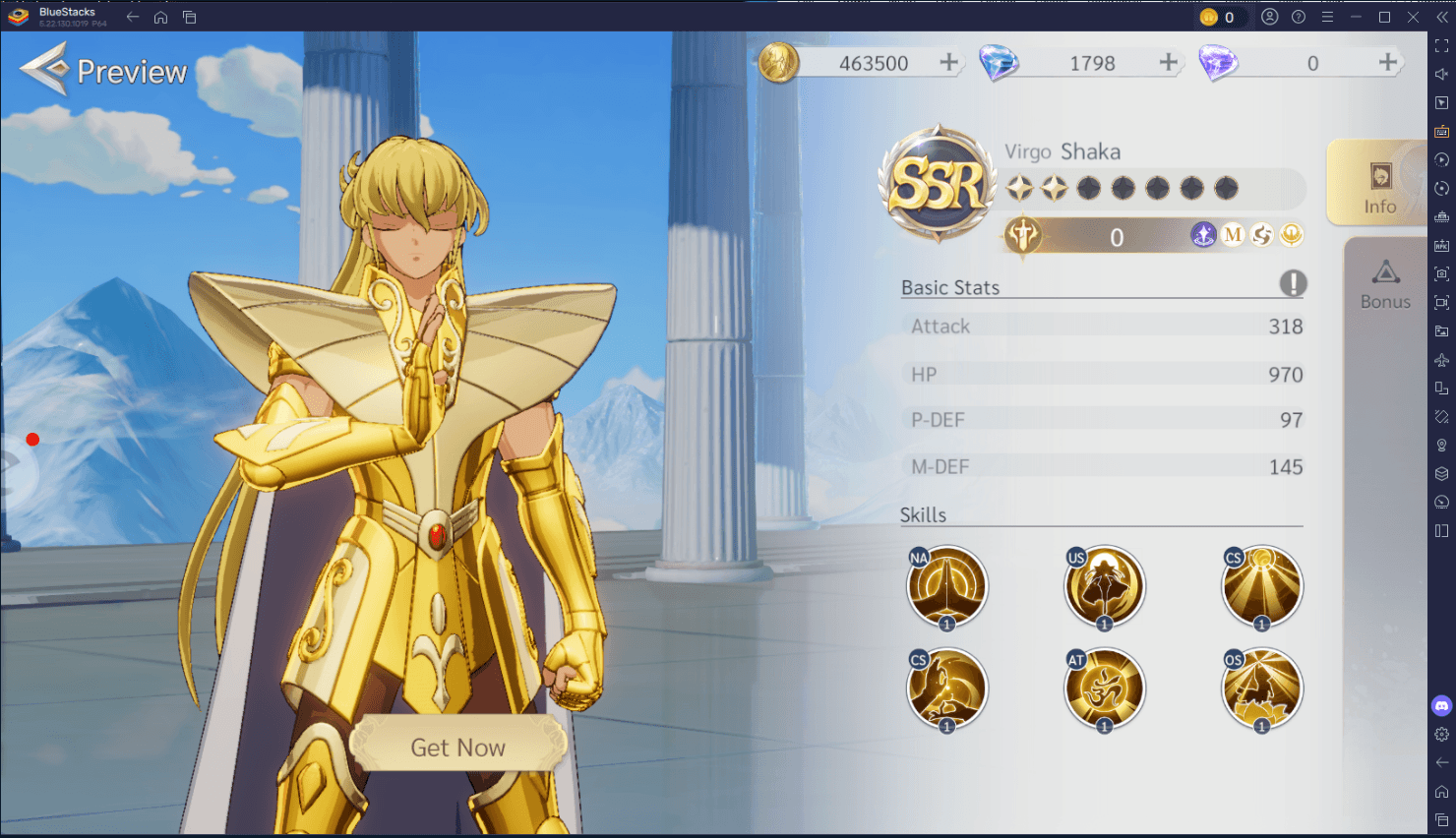
Task: Click the M emblem next to Shaka's power
Action: coord(1232,235)
